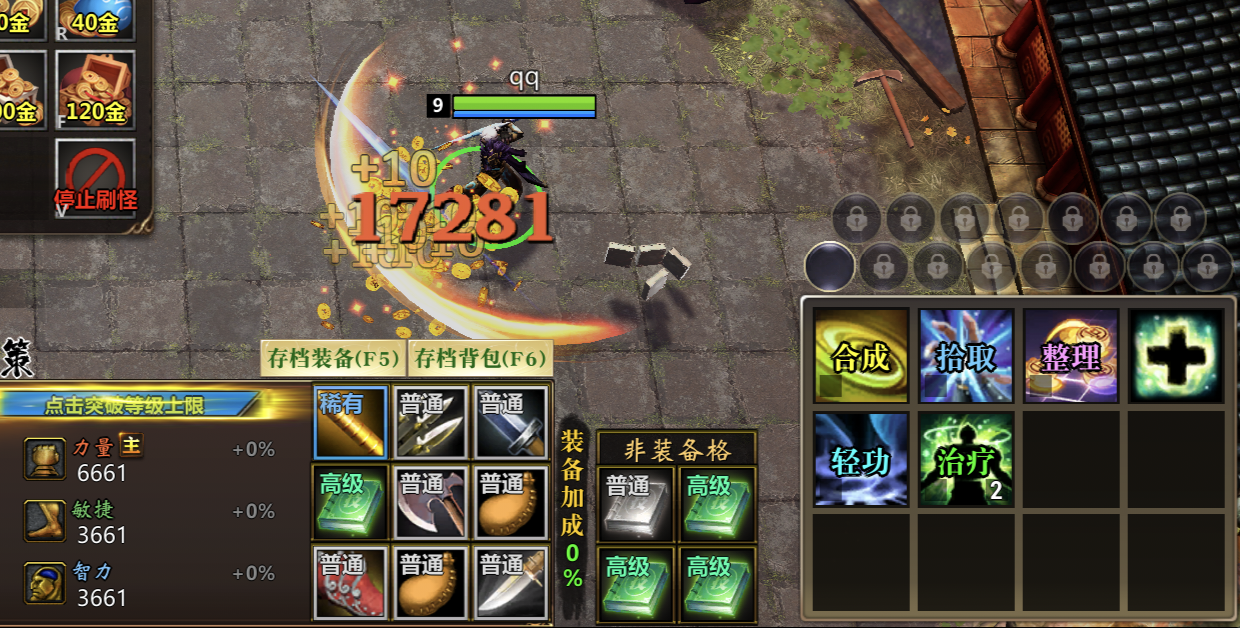Save backpack with 存档背包(F6)
The width and height of the screenshot is (1240, 628).
click(480, 357)
